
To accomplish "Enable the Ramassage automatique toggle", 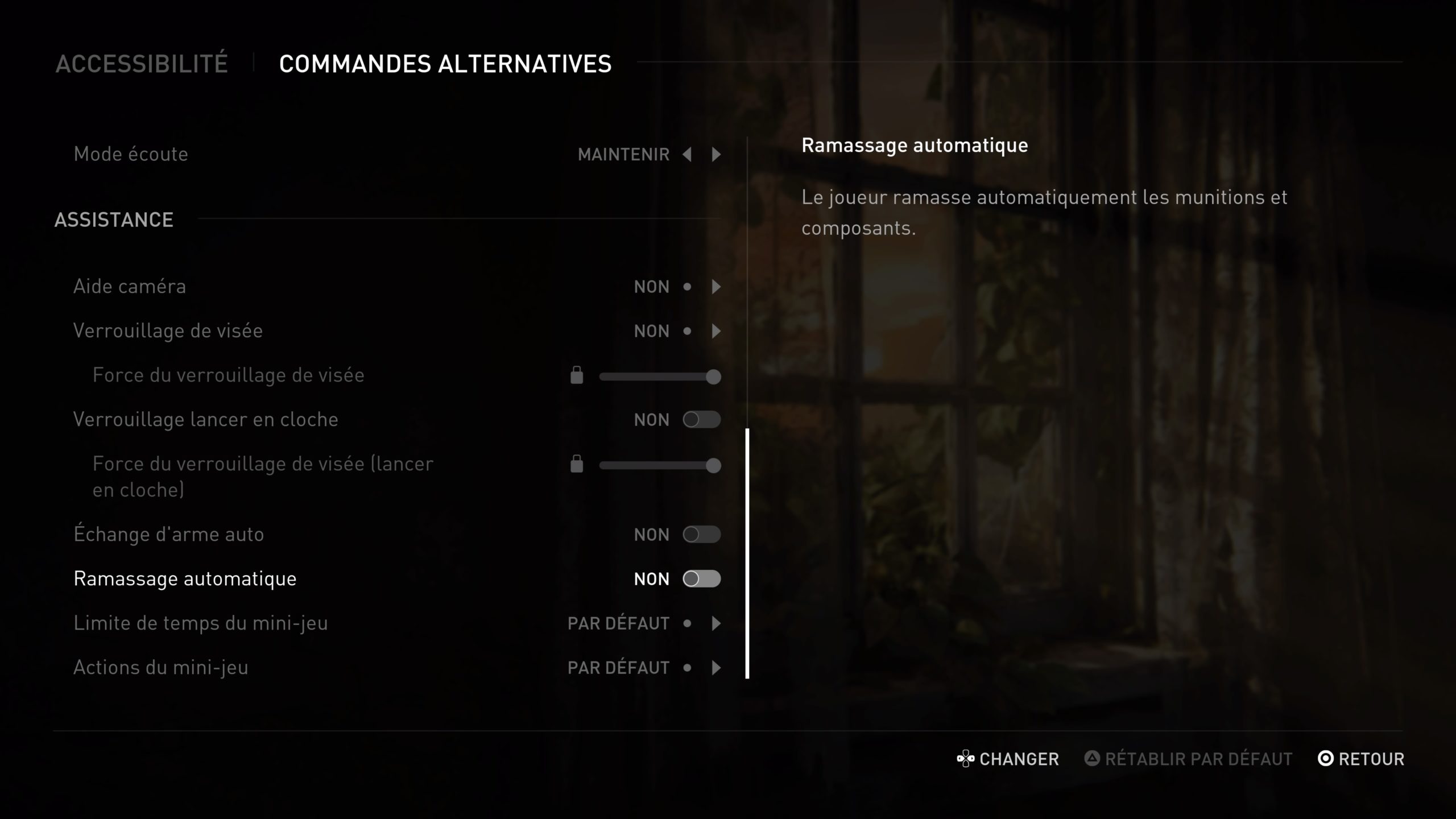I will [701, 579].
